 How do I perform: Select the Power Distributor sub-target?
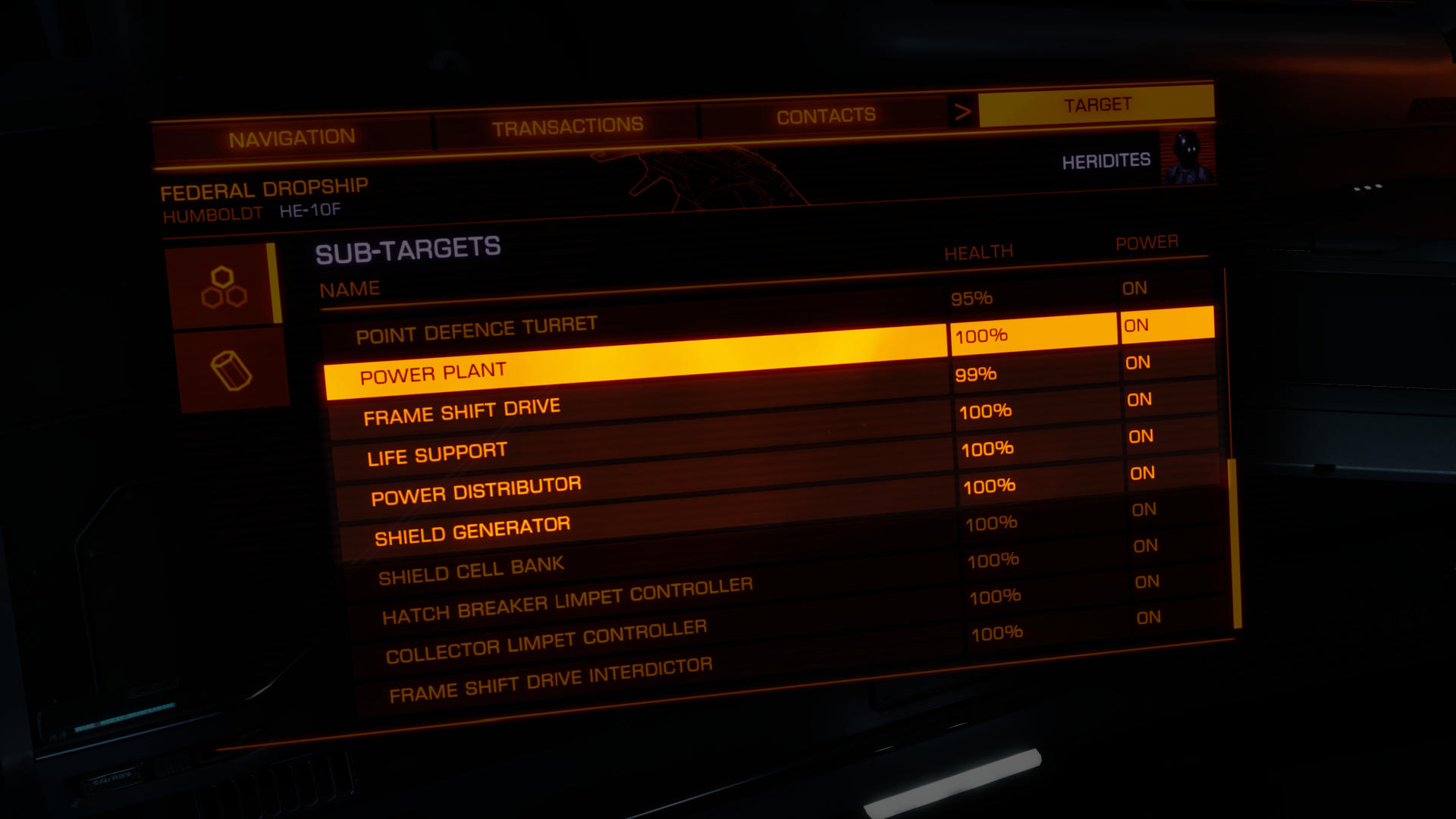476,491
